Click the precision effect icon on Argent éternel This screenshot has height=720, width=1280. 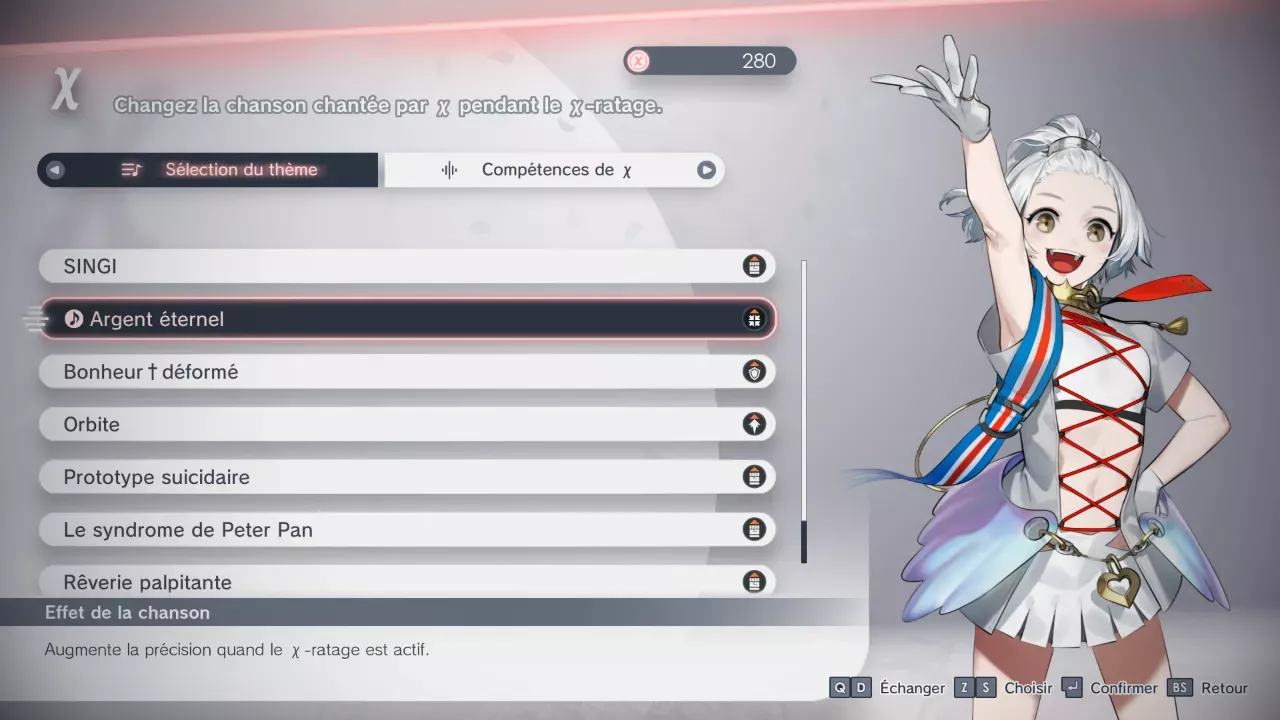tap(755, 319)
